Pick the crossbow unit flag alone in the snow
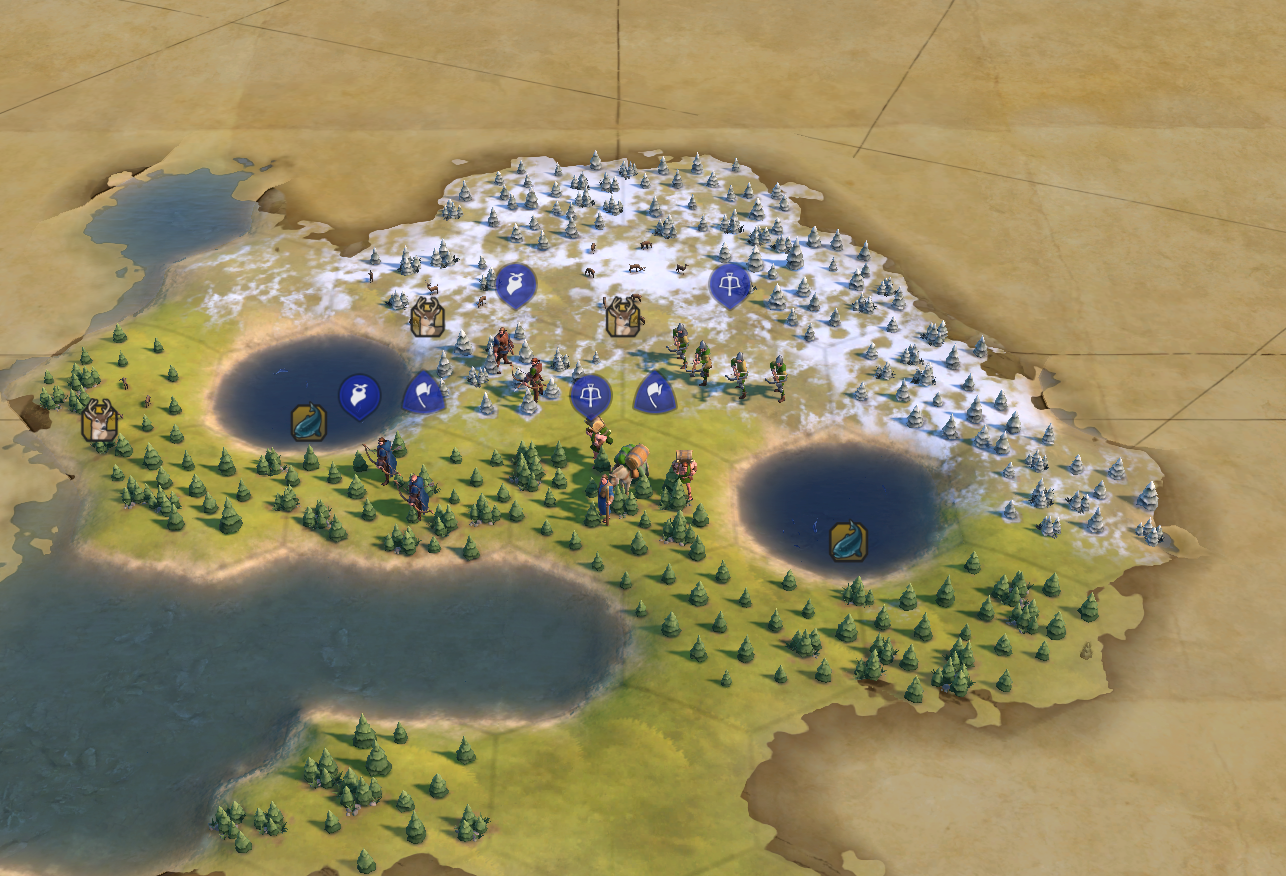Image resolution: width=1286 pixels, height=876 pixels. (x=730, y=285)
